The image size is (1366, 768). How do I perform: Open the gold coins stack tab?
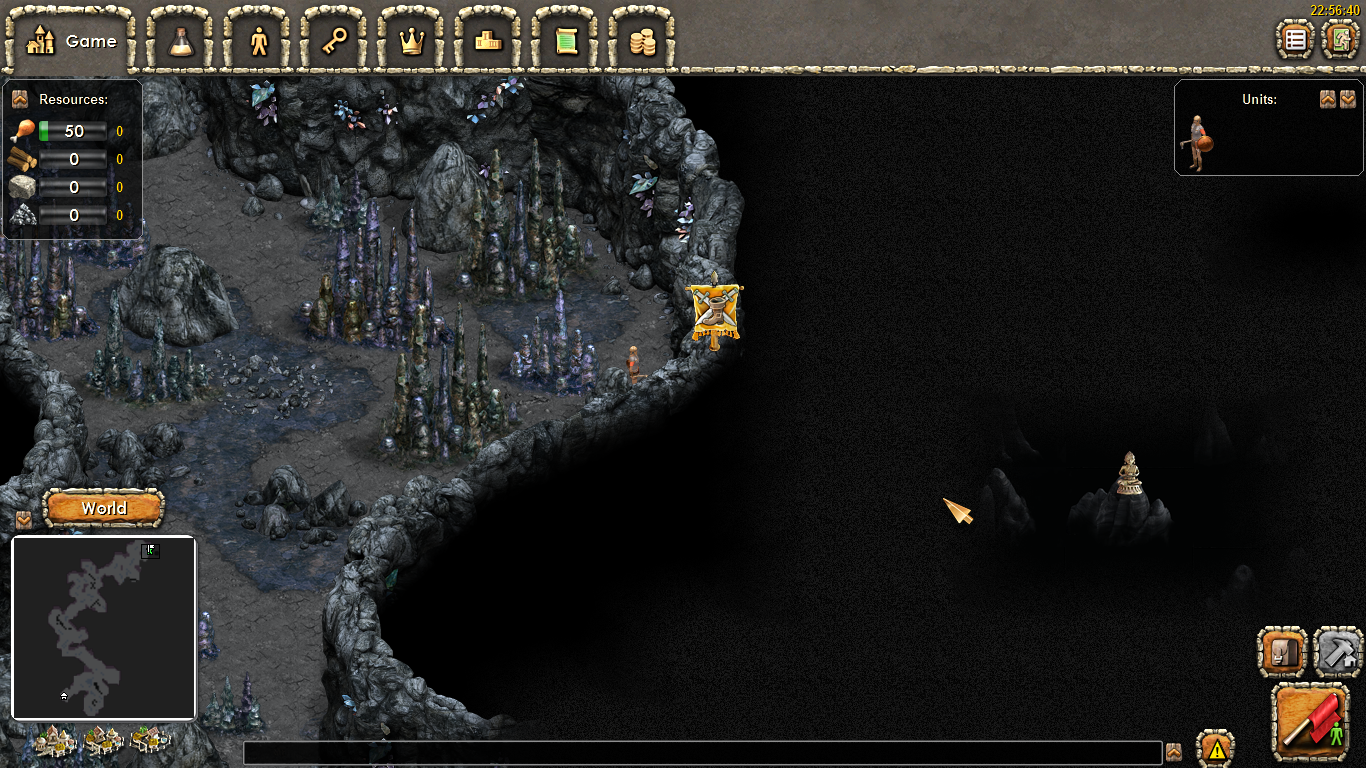(642, 41)
